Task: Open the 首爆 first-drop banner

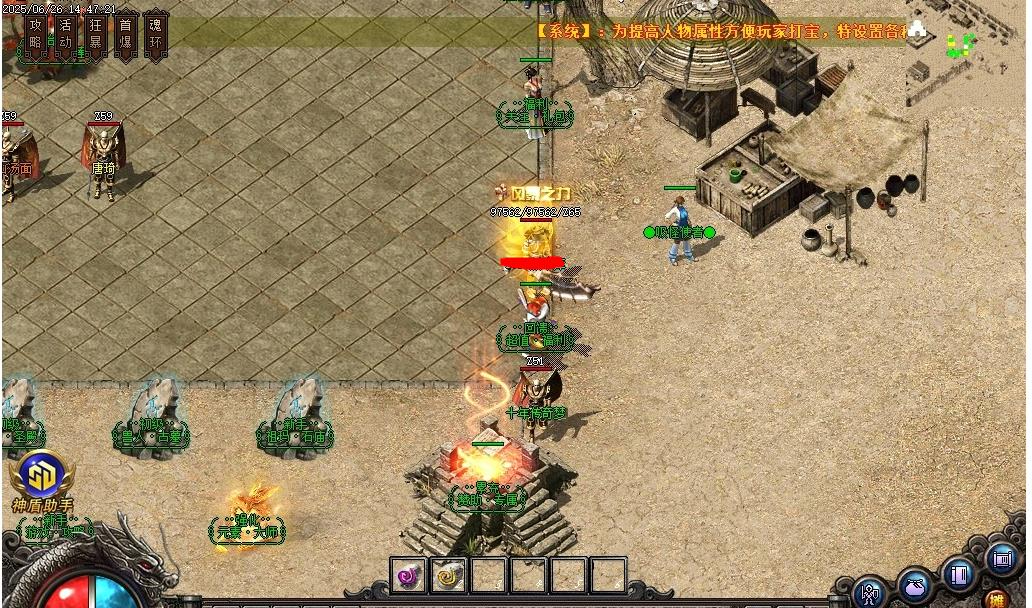Action: click(125, 33)
